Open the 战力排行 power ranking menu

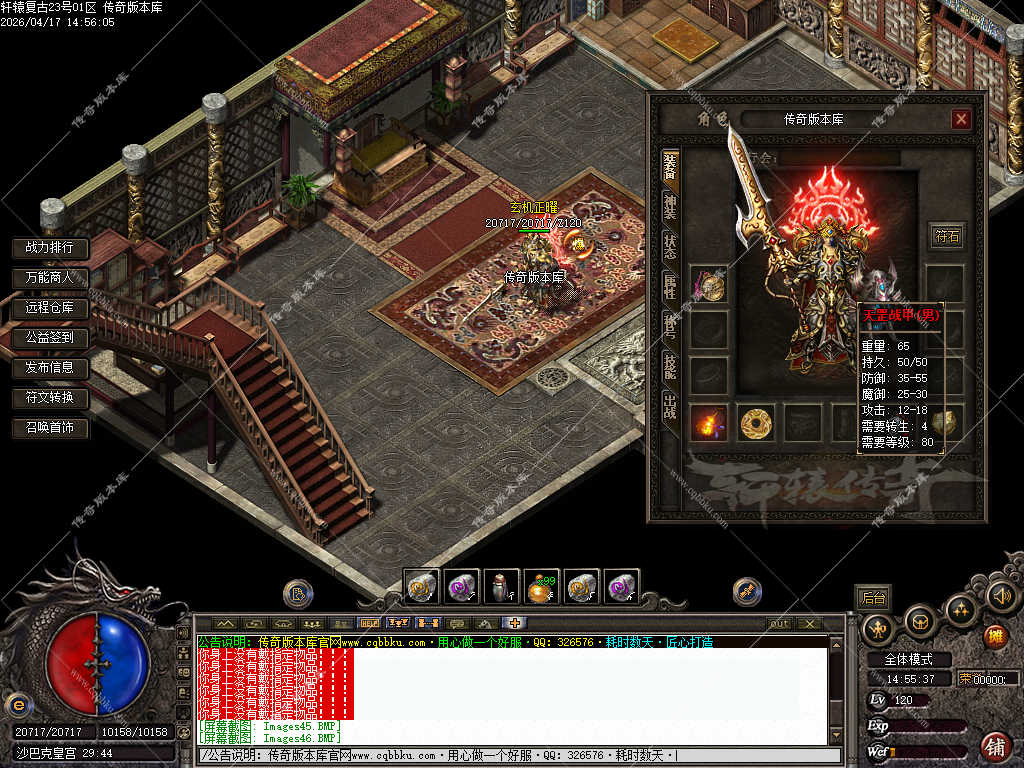[50, 247]
